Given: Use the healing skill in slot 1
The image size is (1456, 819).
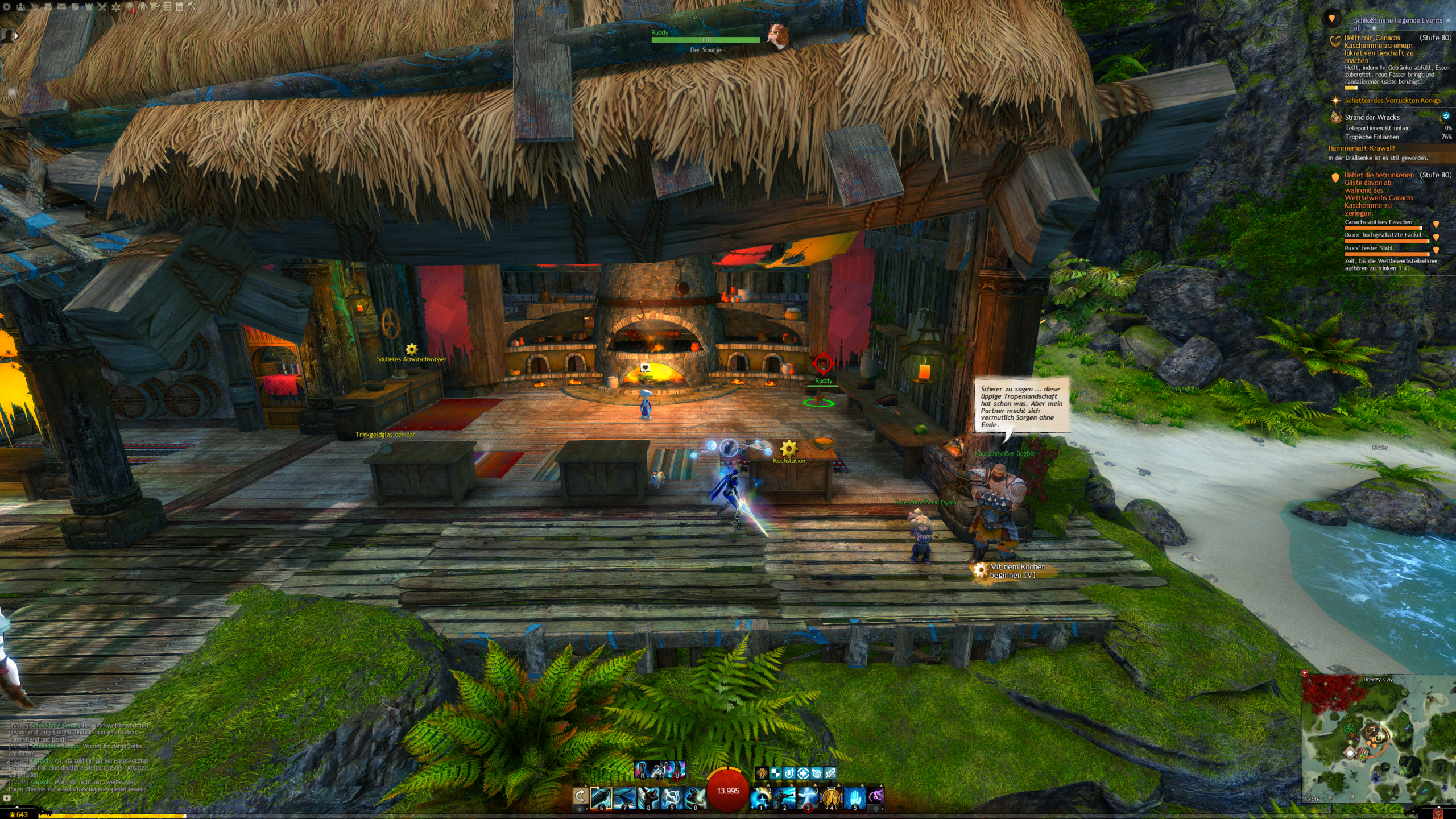Looking at the screenshot, I should (x=761, y=797).
